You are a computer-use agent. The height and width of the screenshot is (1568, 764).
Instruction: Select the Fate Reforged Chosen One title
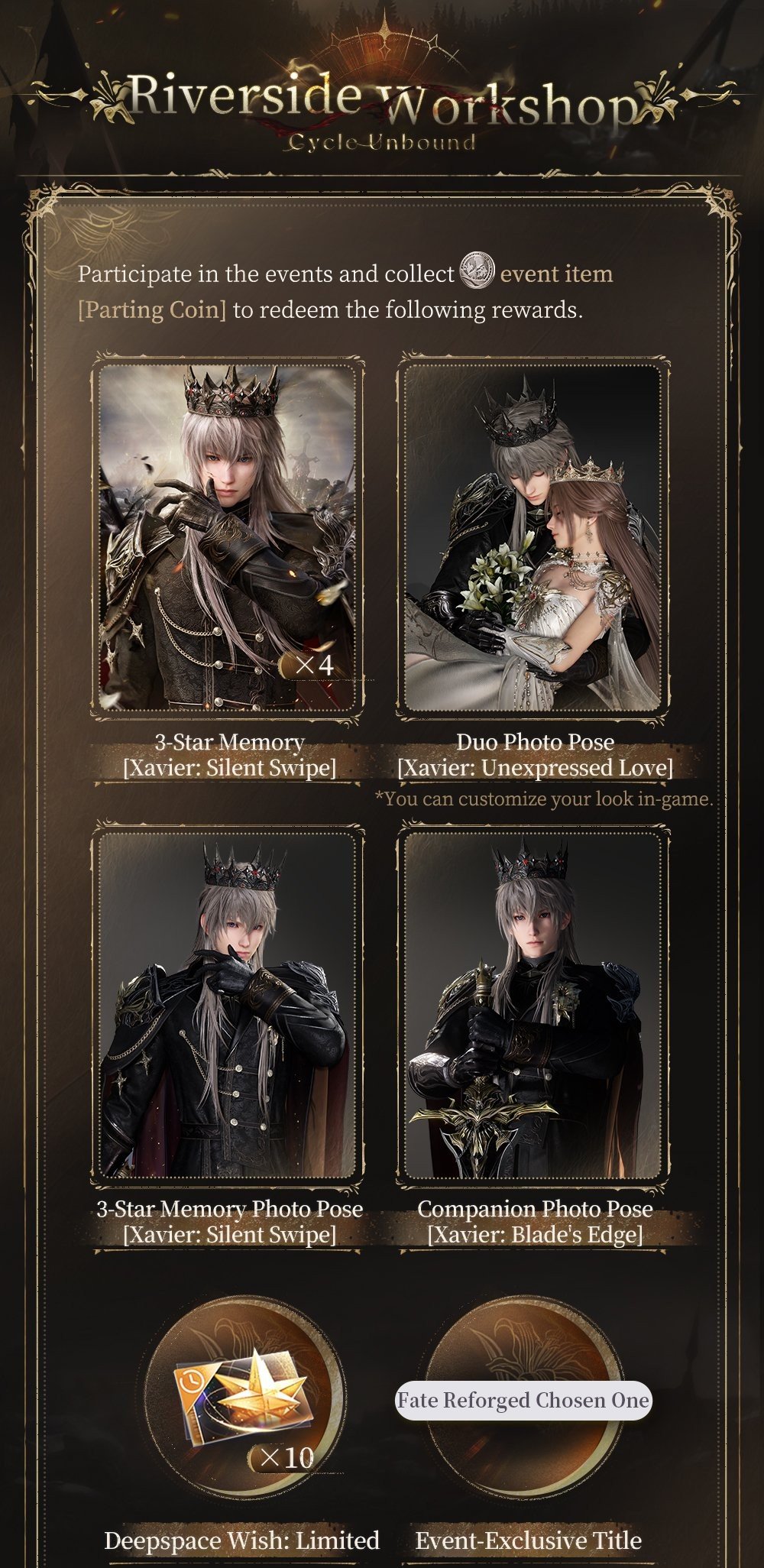tap(523, 1400)
